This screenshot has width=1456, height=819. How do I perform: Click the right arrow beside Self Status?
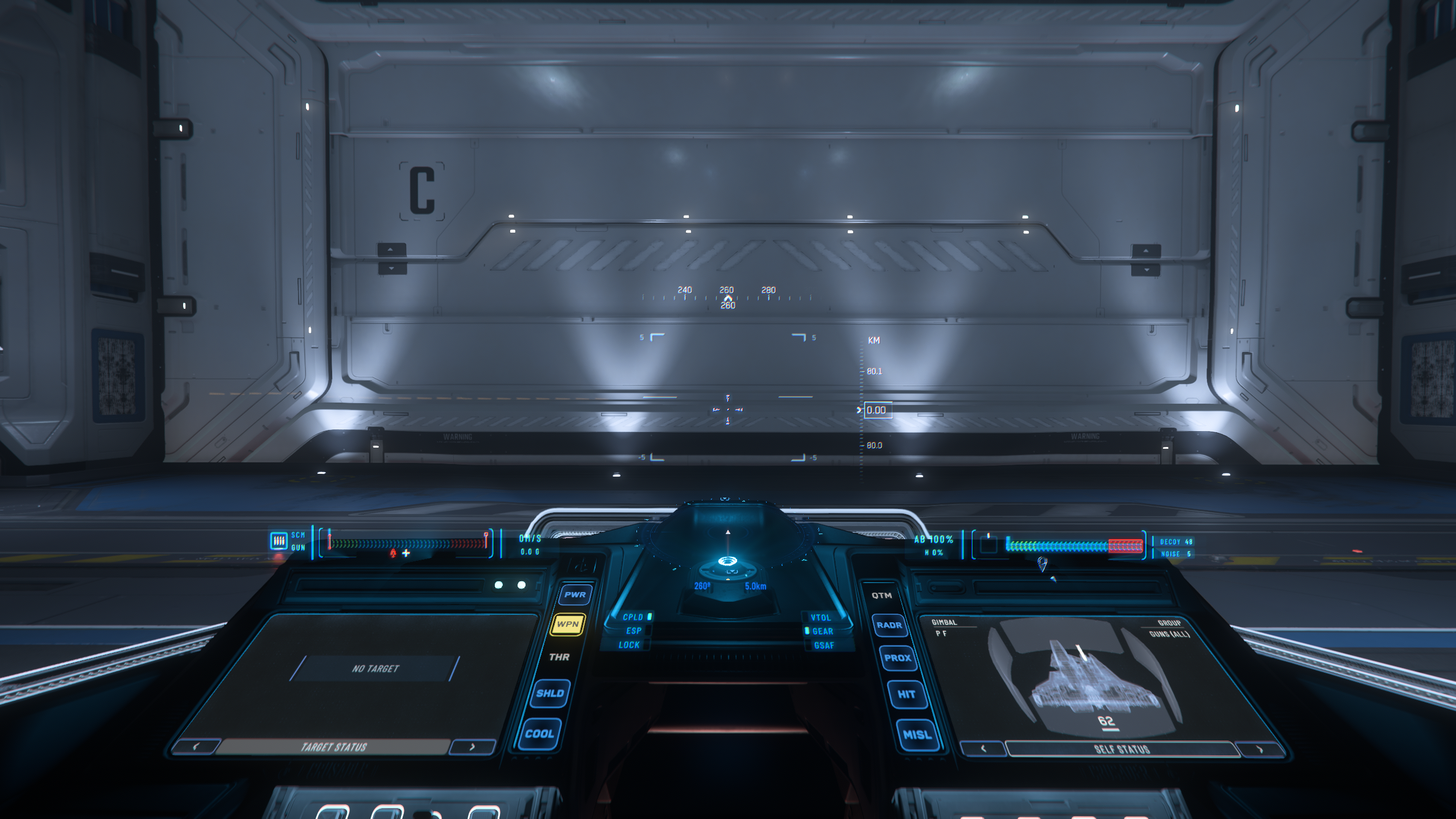click(x=1259, y=749)
